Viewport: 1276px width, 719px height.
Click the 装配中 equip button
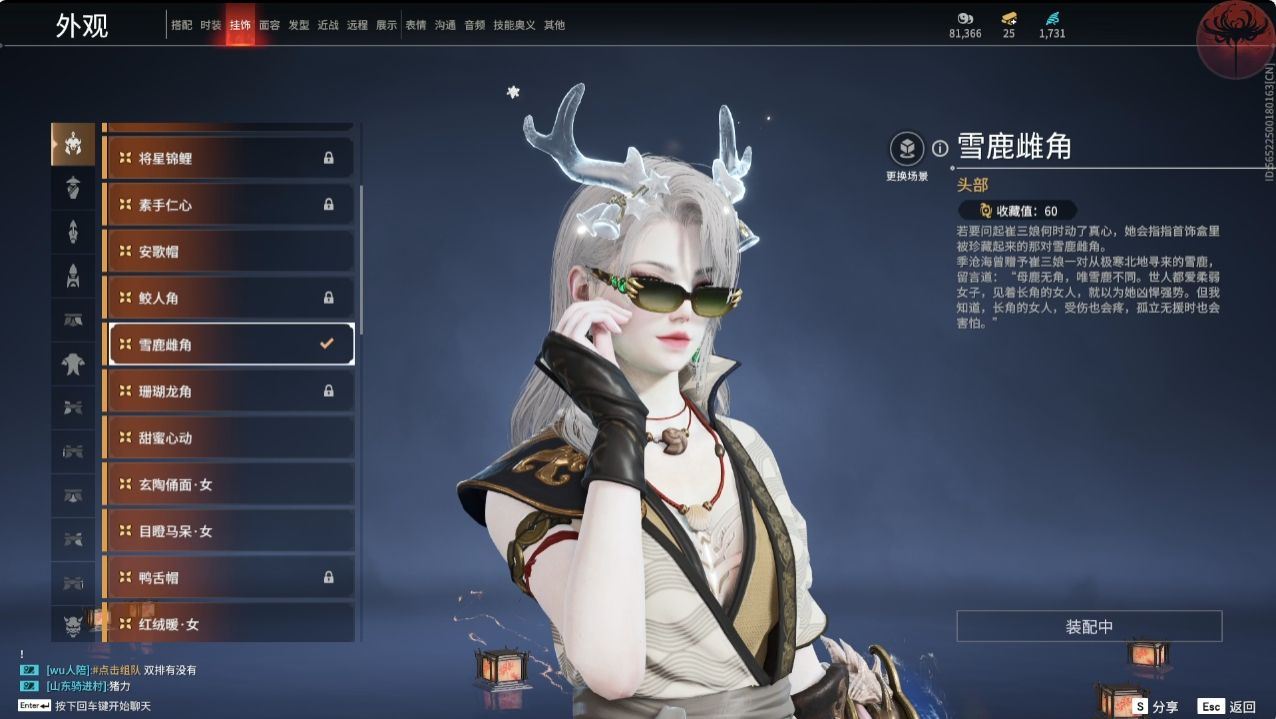pos(1089,627)
